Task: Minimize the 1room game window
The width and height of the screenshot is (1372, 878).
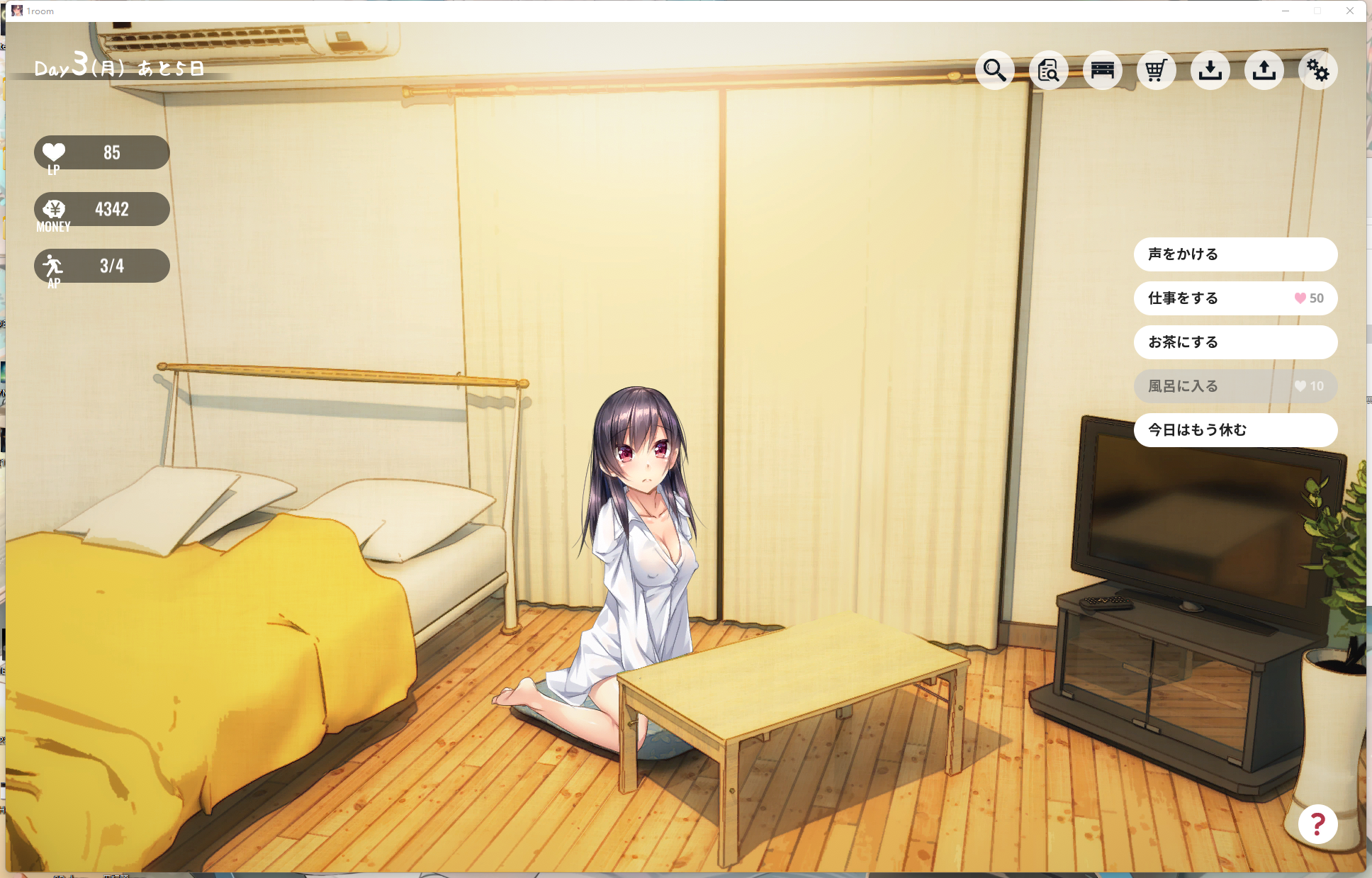Action: [1286, 11]
